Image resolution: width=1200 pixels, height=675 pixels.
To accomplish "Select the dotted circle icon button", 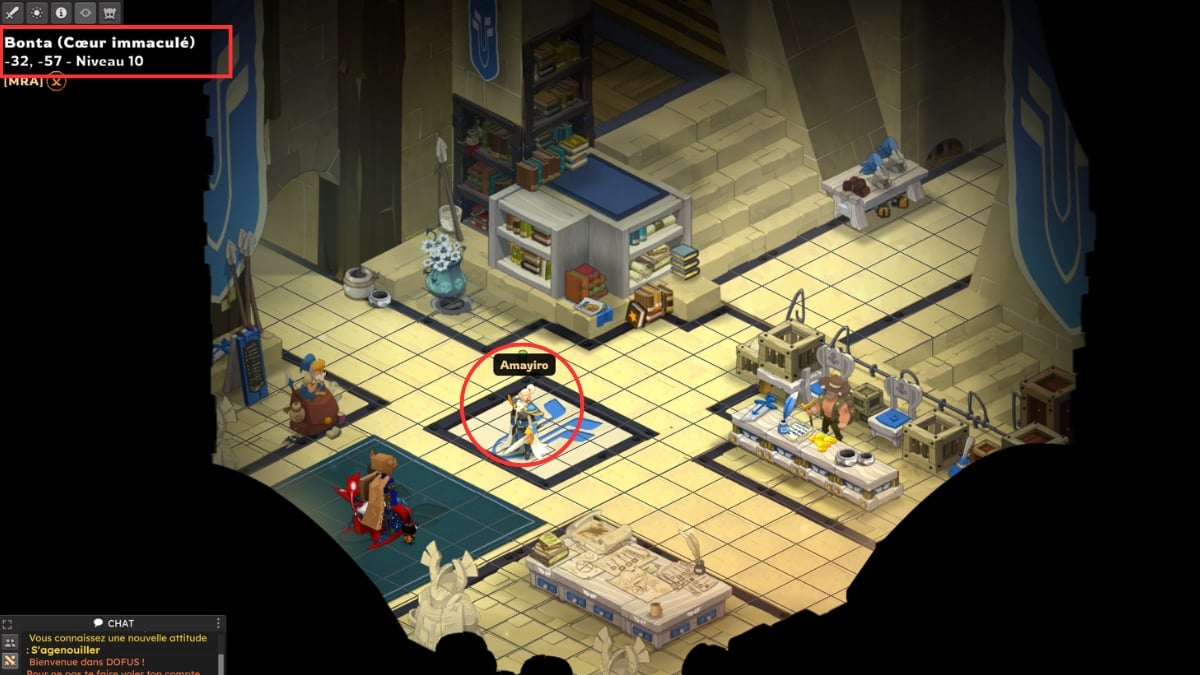I will [36, 13].
